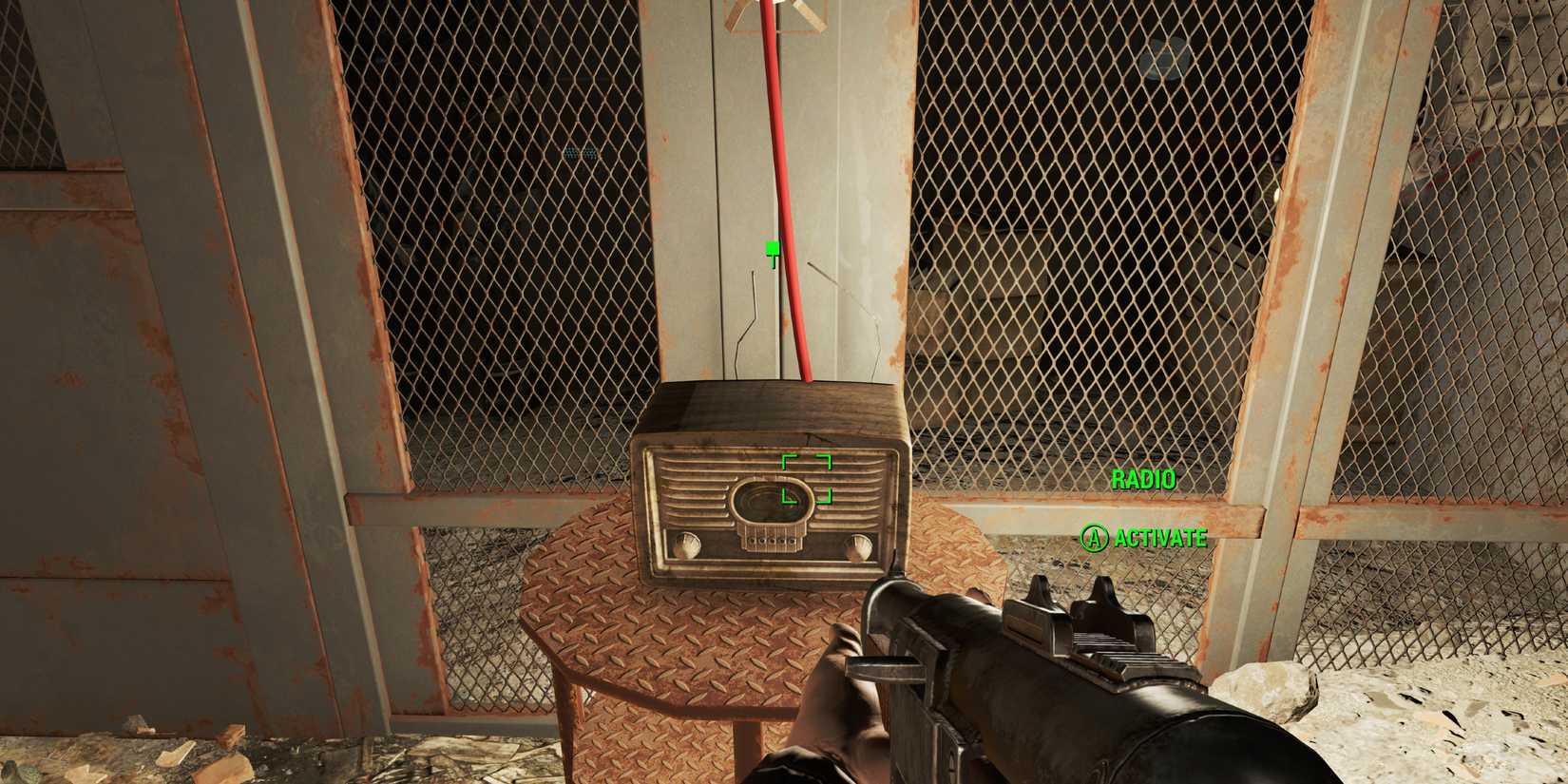The image size is (1568, 784).
Task: Select the oval speaker dial on the radio
Action: (770, 501)
